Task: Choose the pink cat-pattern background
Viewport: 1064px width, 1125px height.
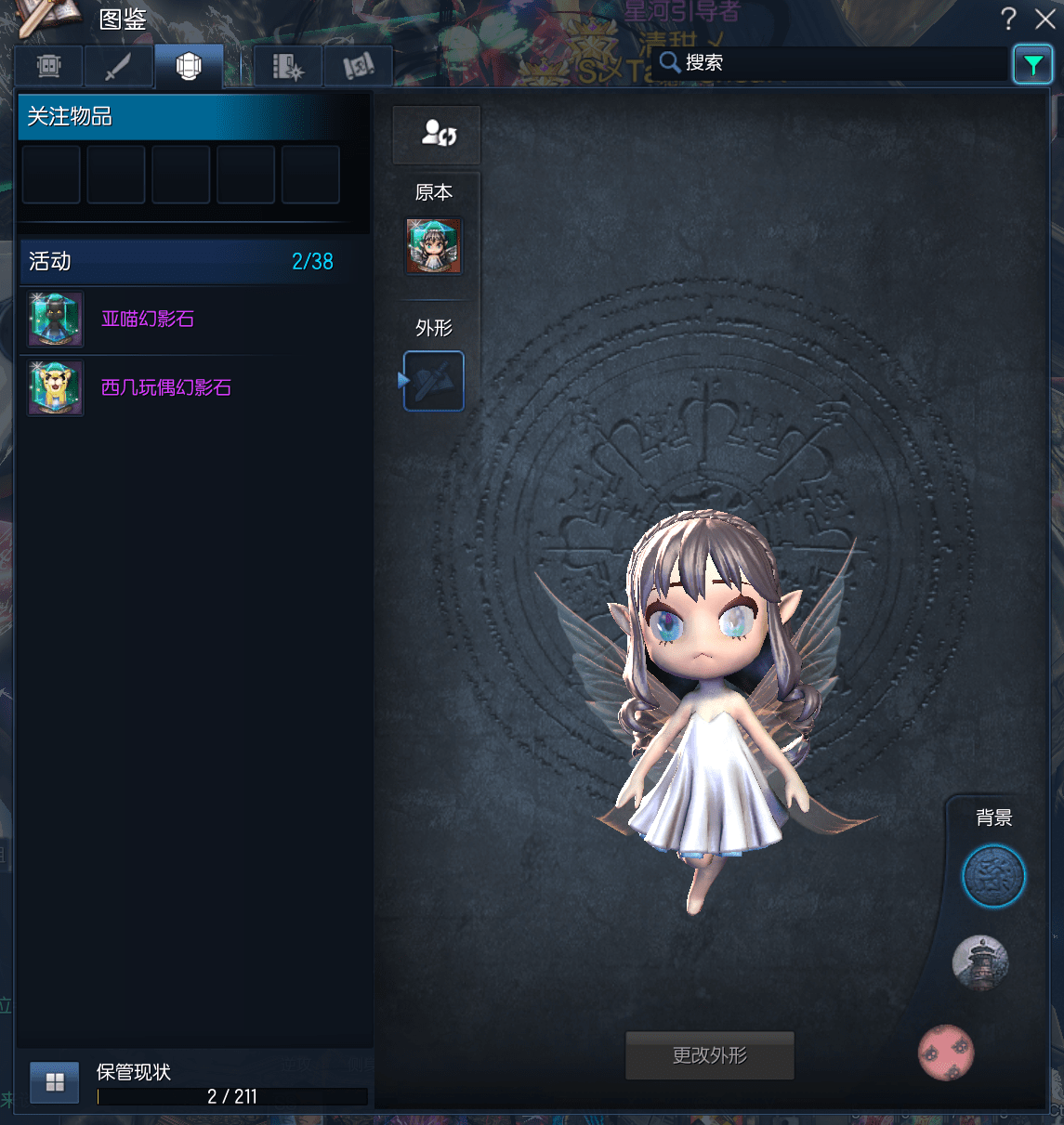Action: (x=946, y=1053)
